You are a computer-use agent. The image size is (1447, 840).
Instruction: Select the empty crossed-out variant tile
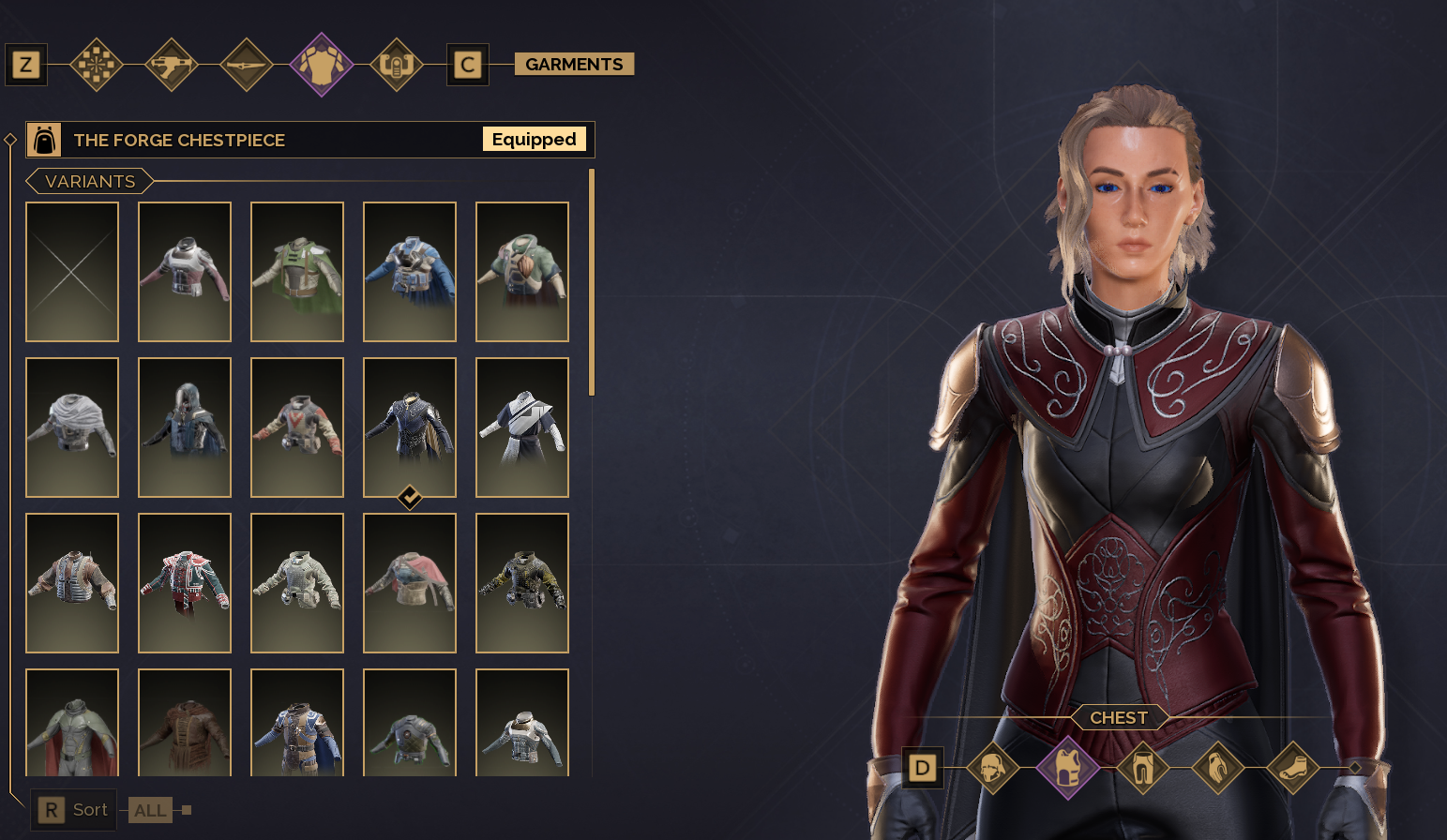pos(72,272)
